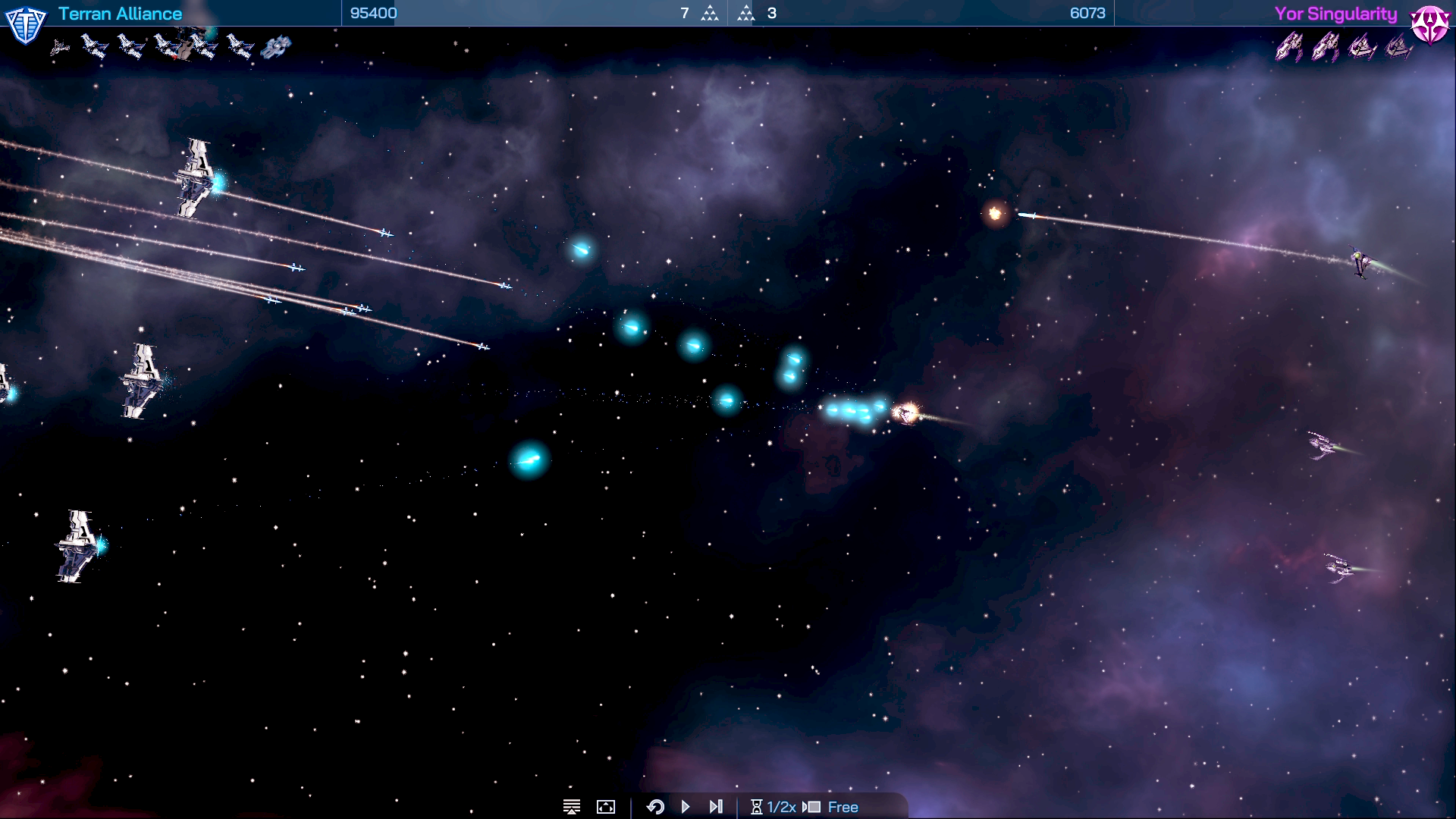The image size is (1456, 819).
Task: Click the Terran fleet strength triangle icon
Action: click(710, 13)
